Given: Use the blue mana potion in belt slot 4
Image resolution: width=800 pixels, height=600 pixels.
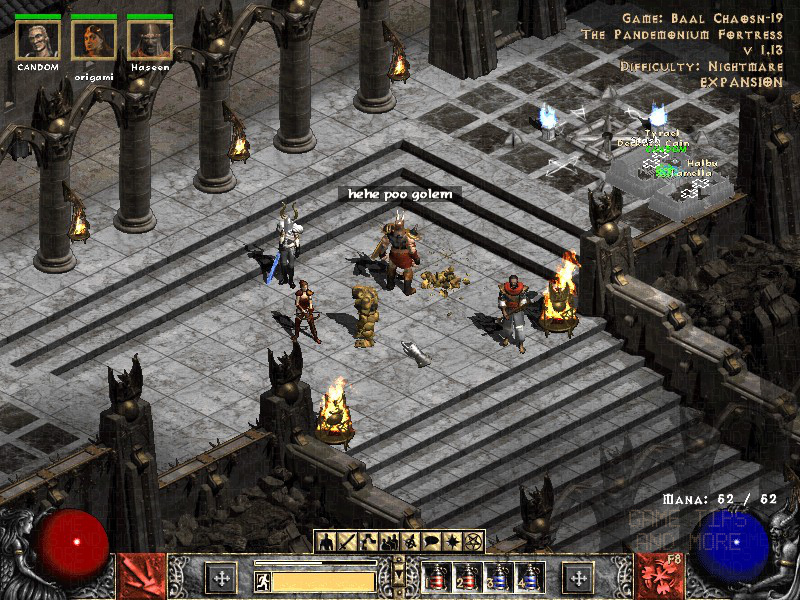Looking at the screenshot, I should [x=528, y=577].
